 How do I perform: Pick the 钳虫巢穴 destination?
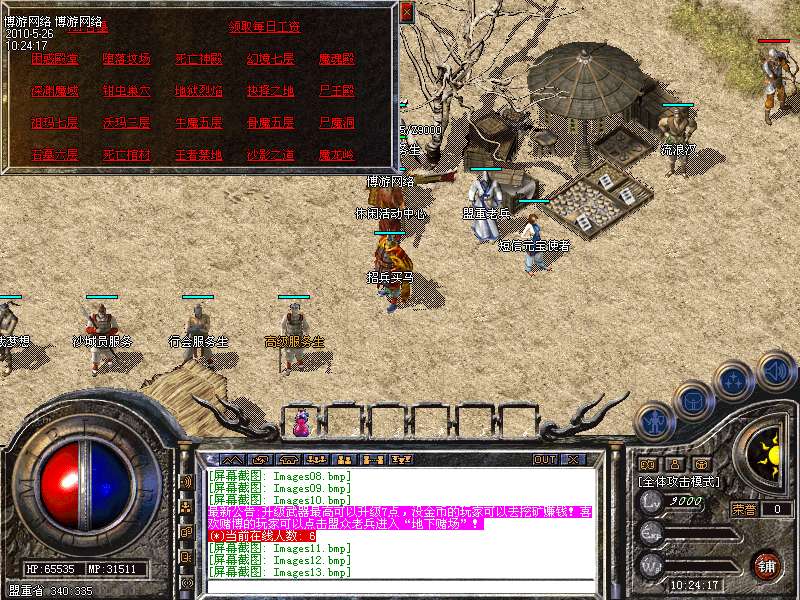(126, 91)
